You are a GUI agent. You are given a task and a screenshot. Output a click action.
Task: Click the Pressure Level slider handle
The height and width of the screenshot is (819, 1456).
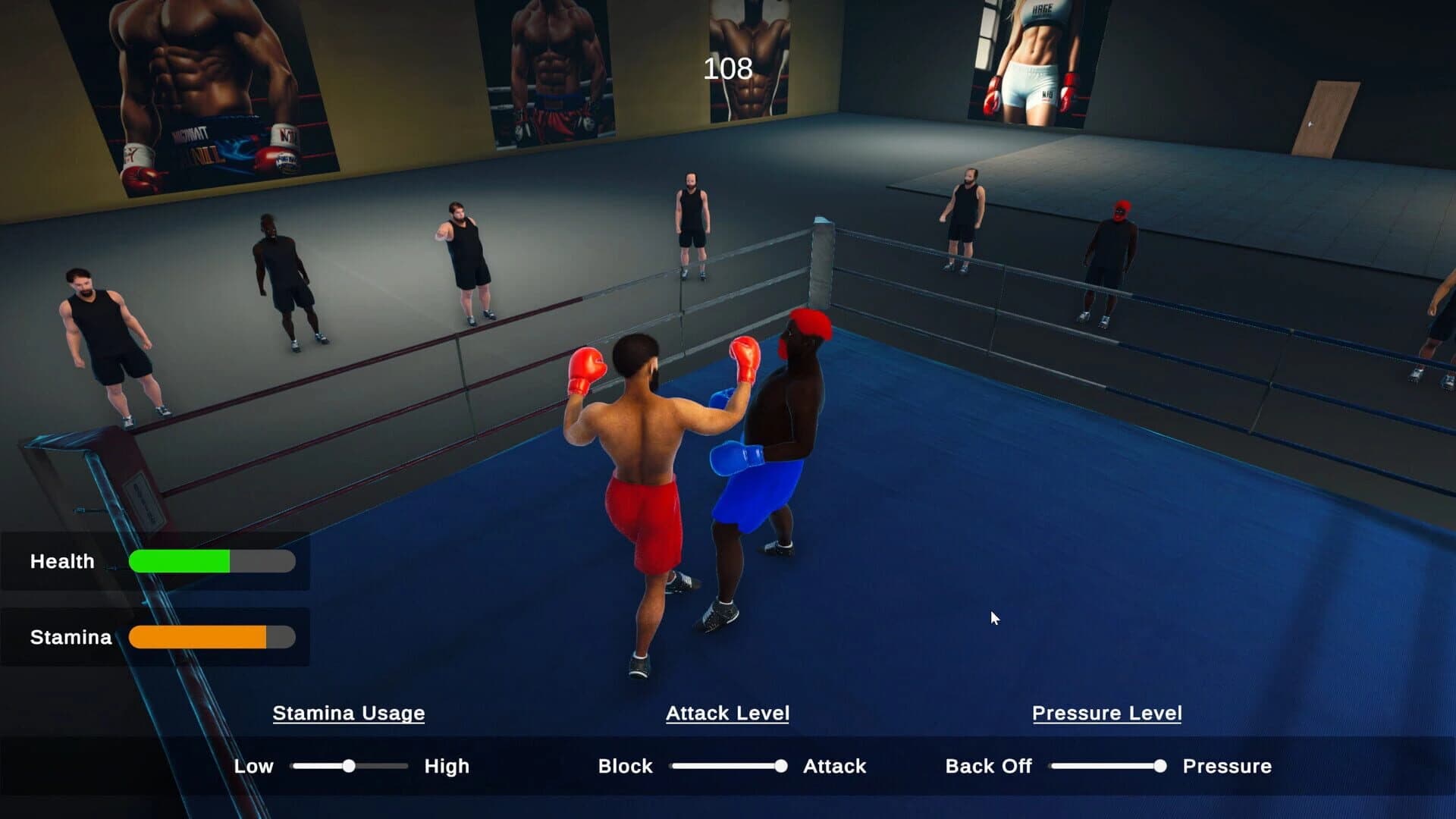(x=1159, y=766)
